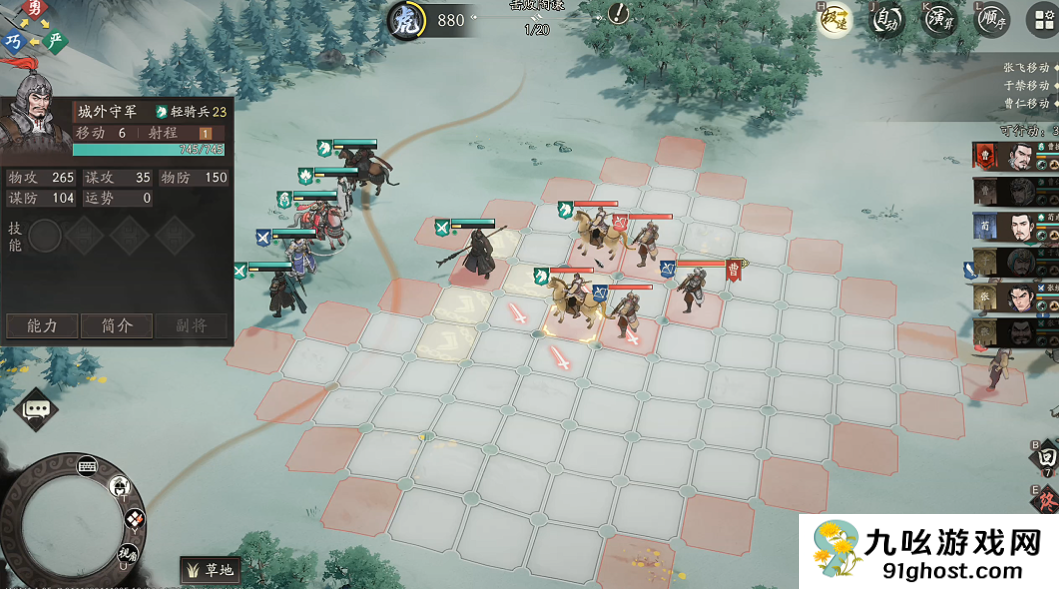This screenshot has height=589, width=1059.
Task: Open the keyboard shortcuts icon on minimap
Action: [86, 465]
